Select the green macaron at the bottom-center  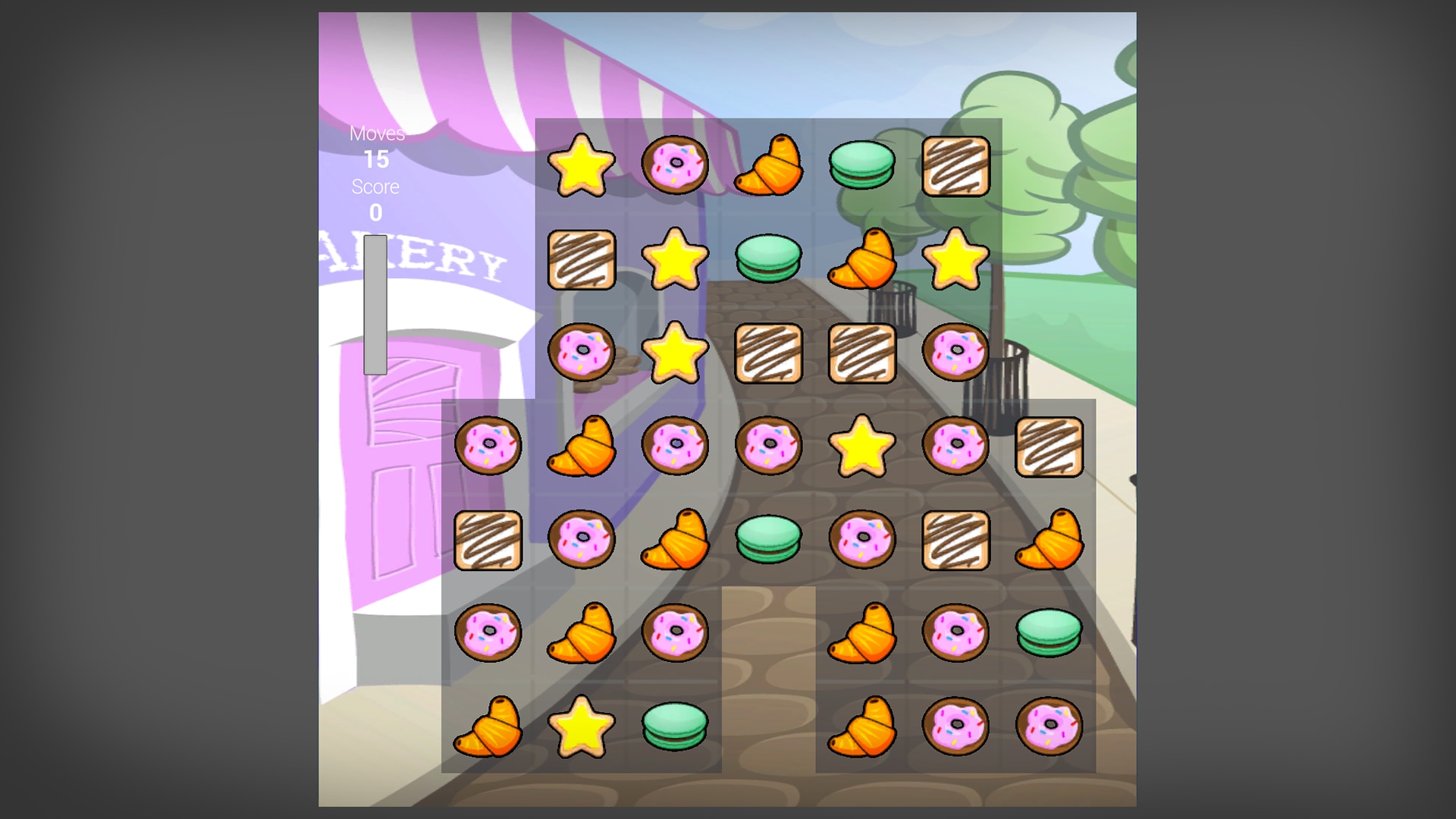pyautogui.click(x=675, y=726)
